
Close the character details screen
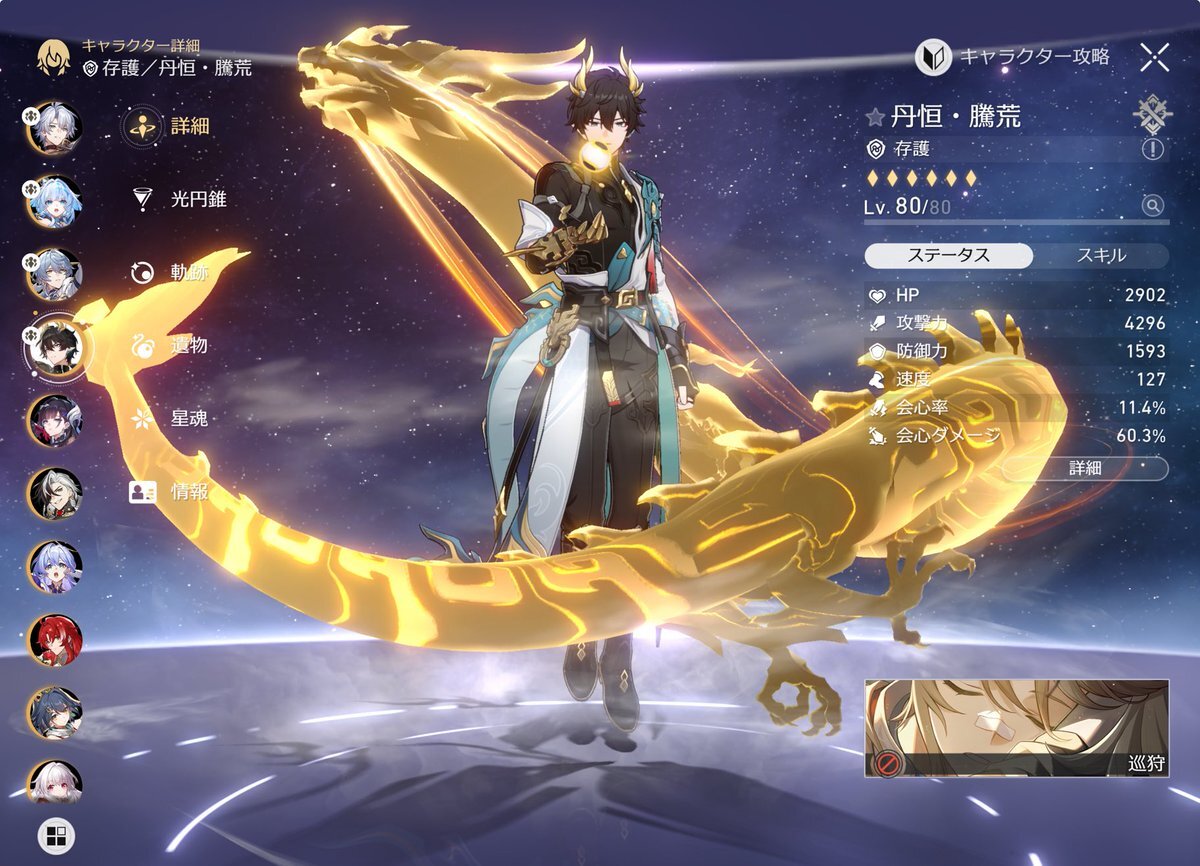(1154, 57)
